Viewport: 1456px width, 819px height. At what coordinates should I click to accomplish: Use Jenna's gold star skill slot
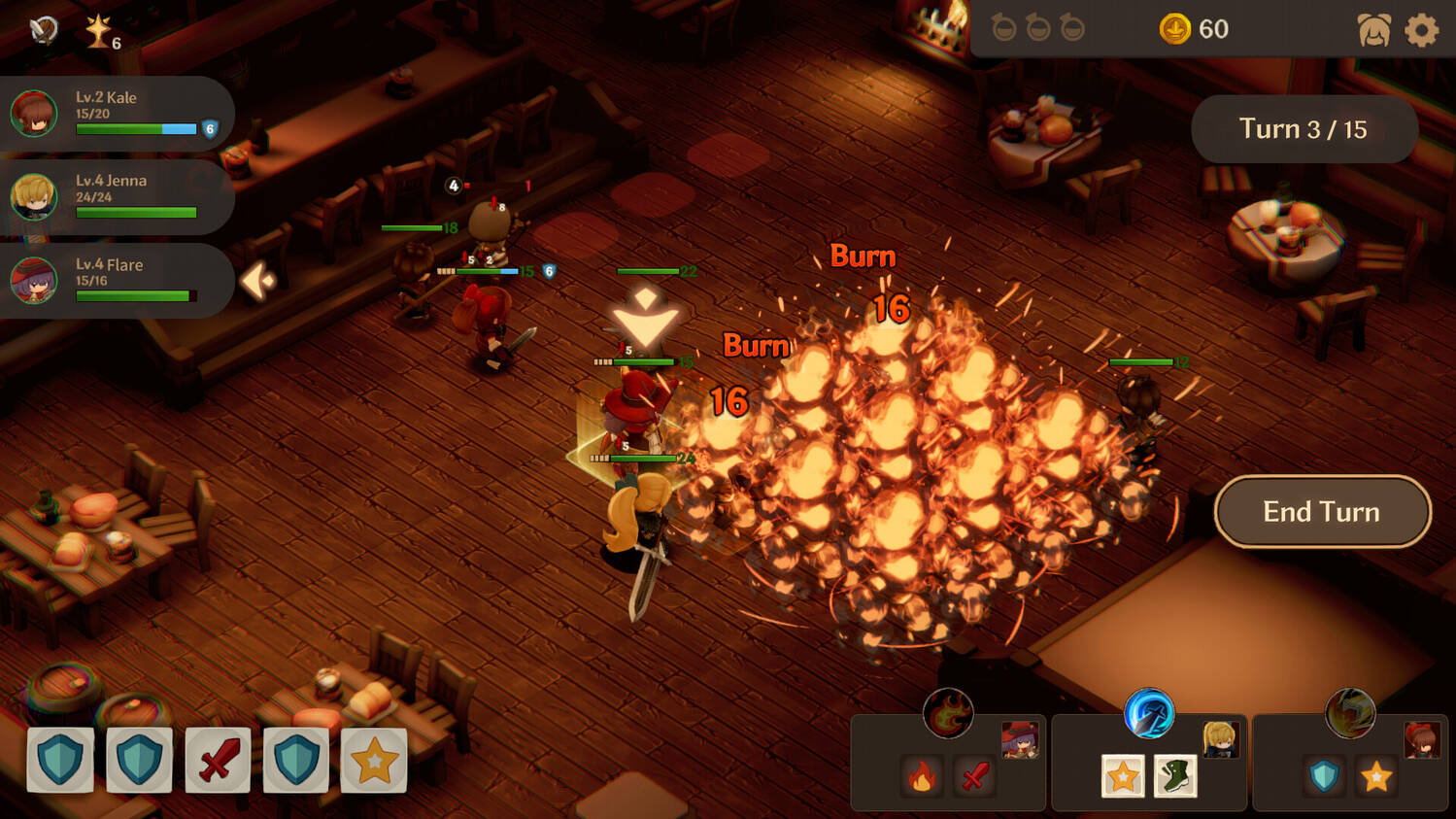(1123, 776)
